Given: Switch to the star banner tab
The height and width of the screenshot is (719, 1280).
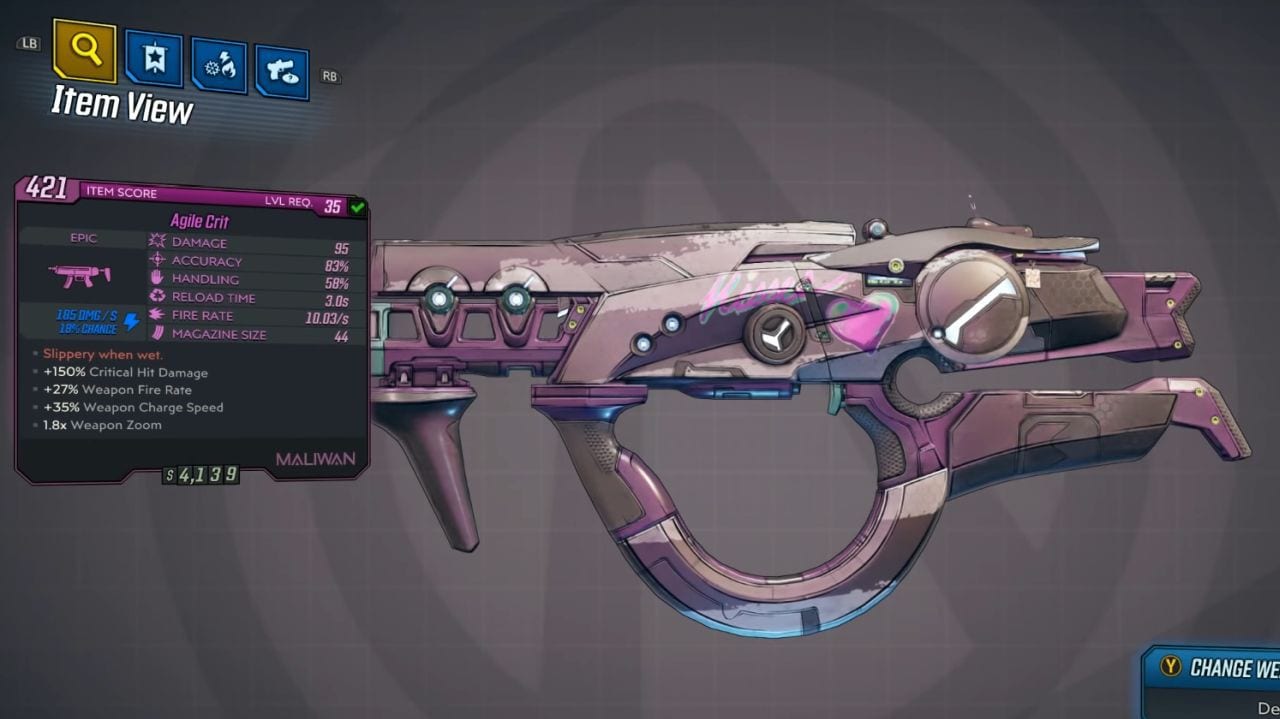Looking at the screenshot, I should click(x=154, y=59).
